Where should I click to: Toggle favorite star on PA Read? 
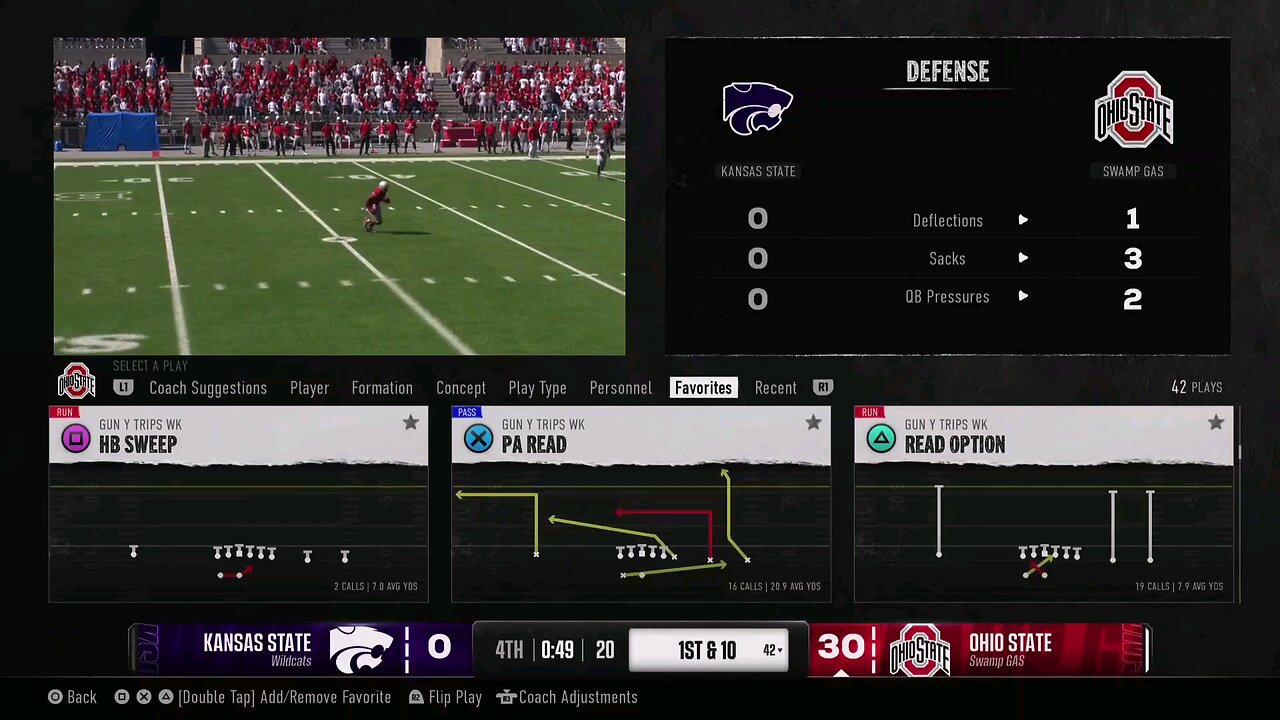click(813, 423)
